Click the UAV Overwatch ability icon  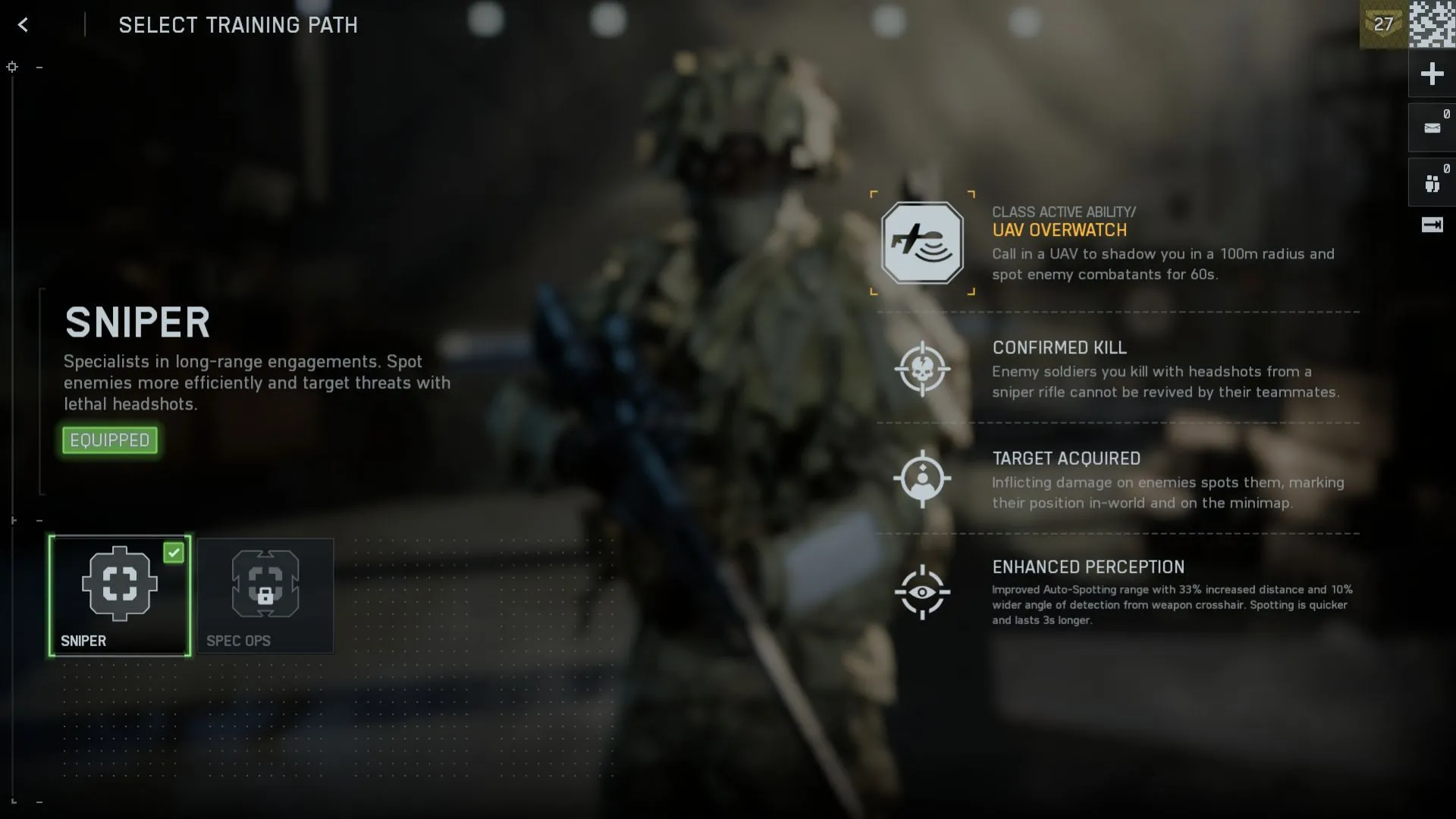click(x=921, y=244)
